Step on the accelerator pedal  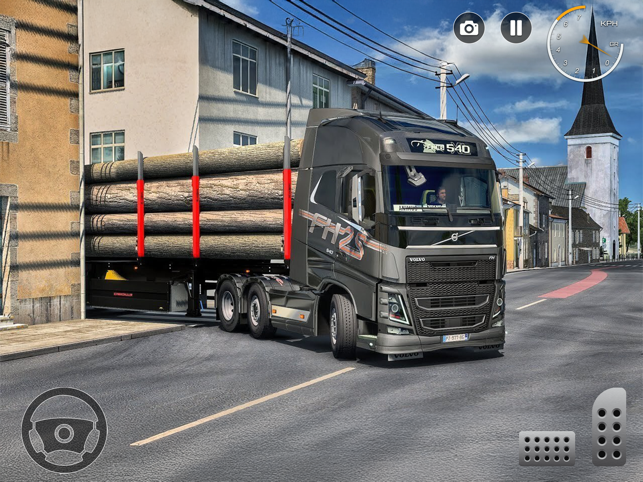click(x=608, y=426)
